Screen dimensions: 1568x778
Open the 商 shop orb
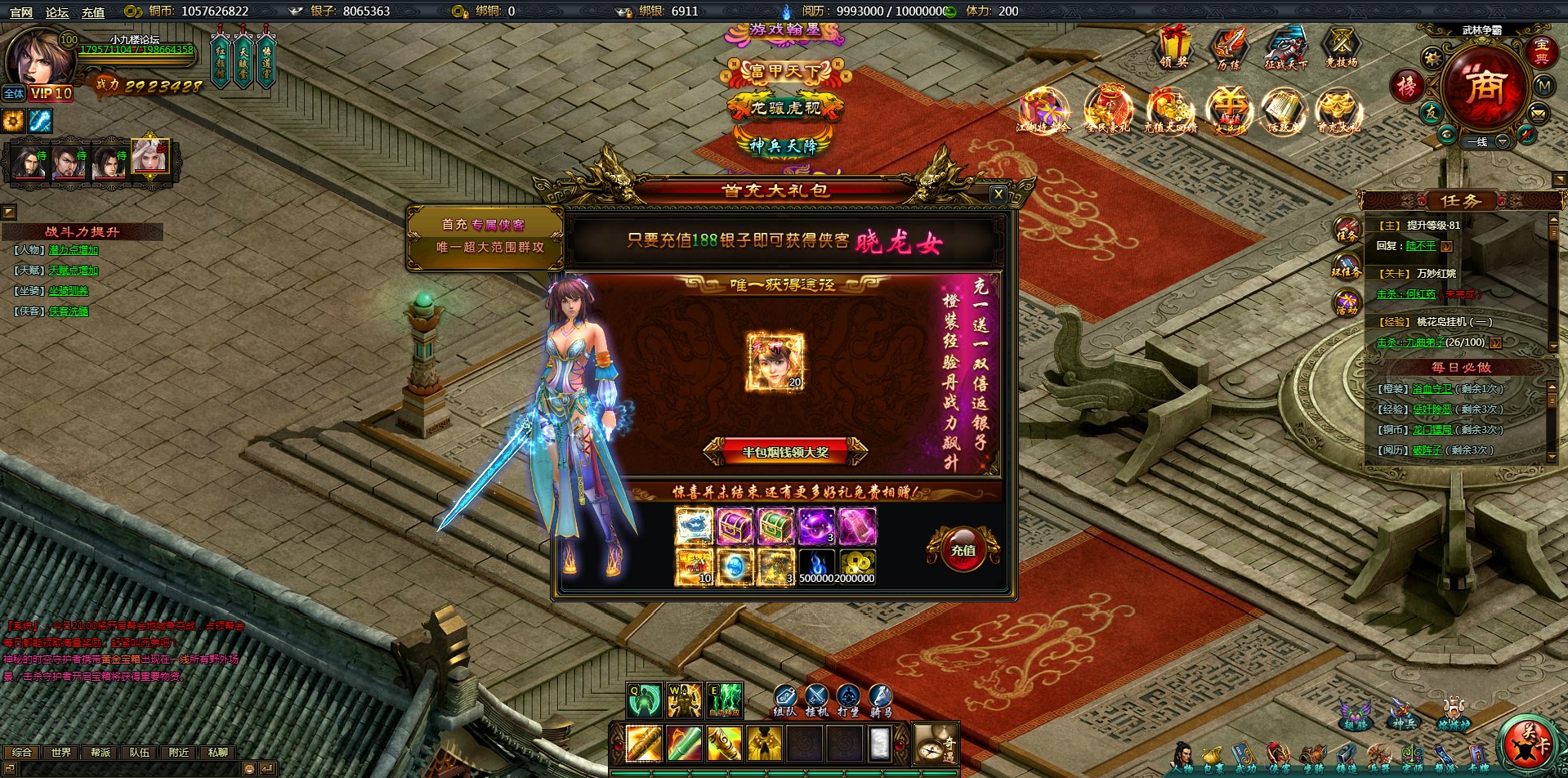[x=1484, y=87]
